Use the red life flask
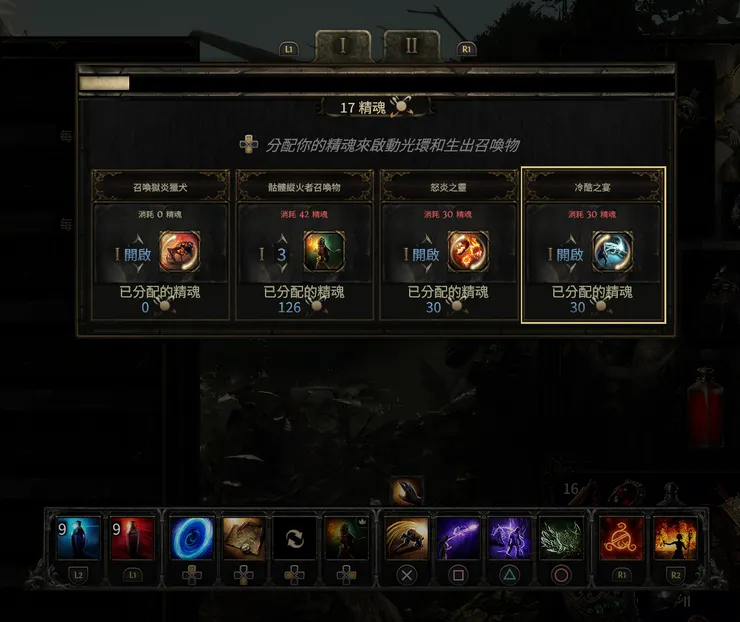 [133, 539]
